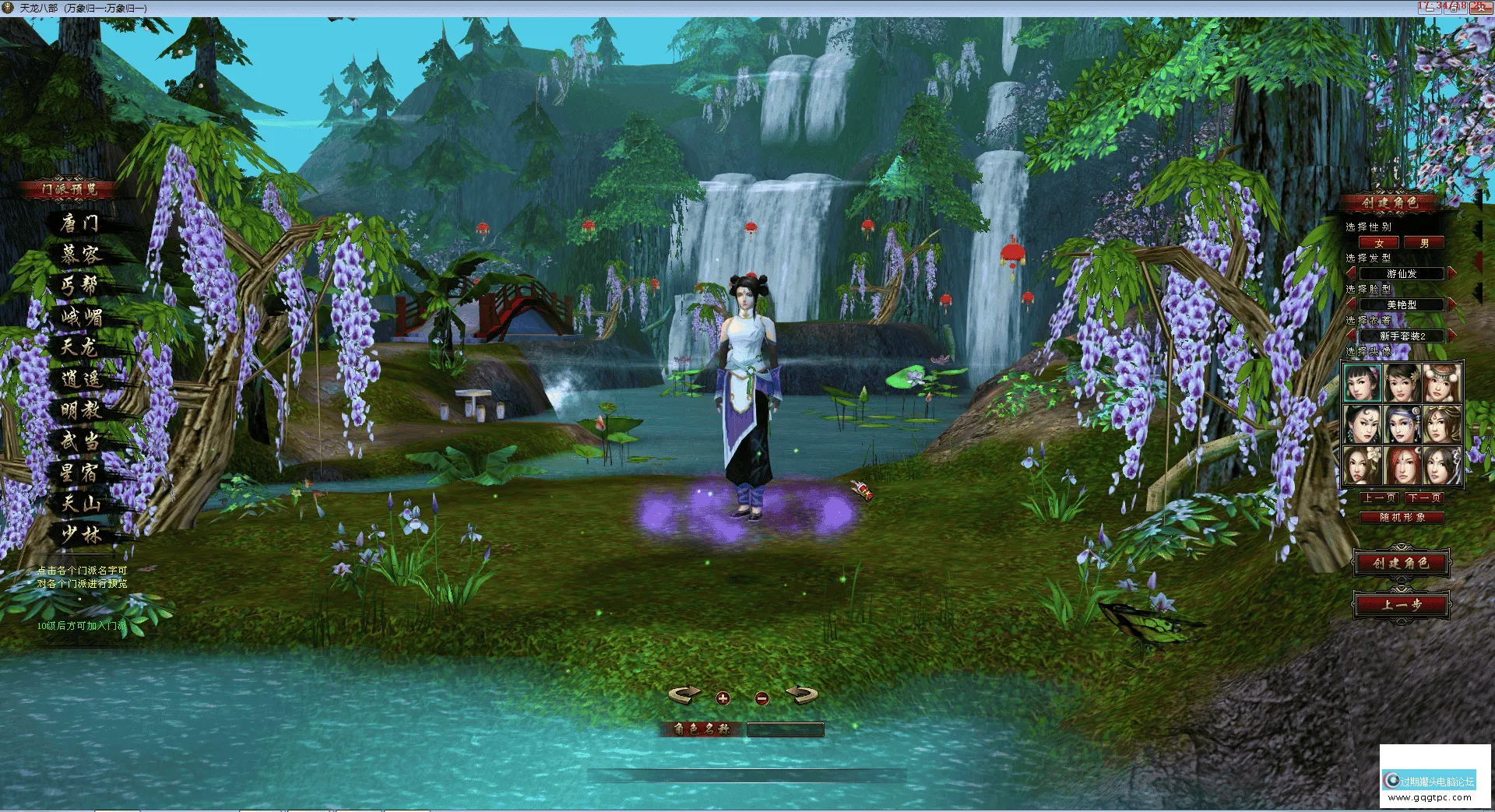
Task: Preview the 峨嵋 sect
Action: [x=82, y=317]
